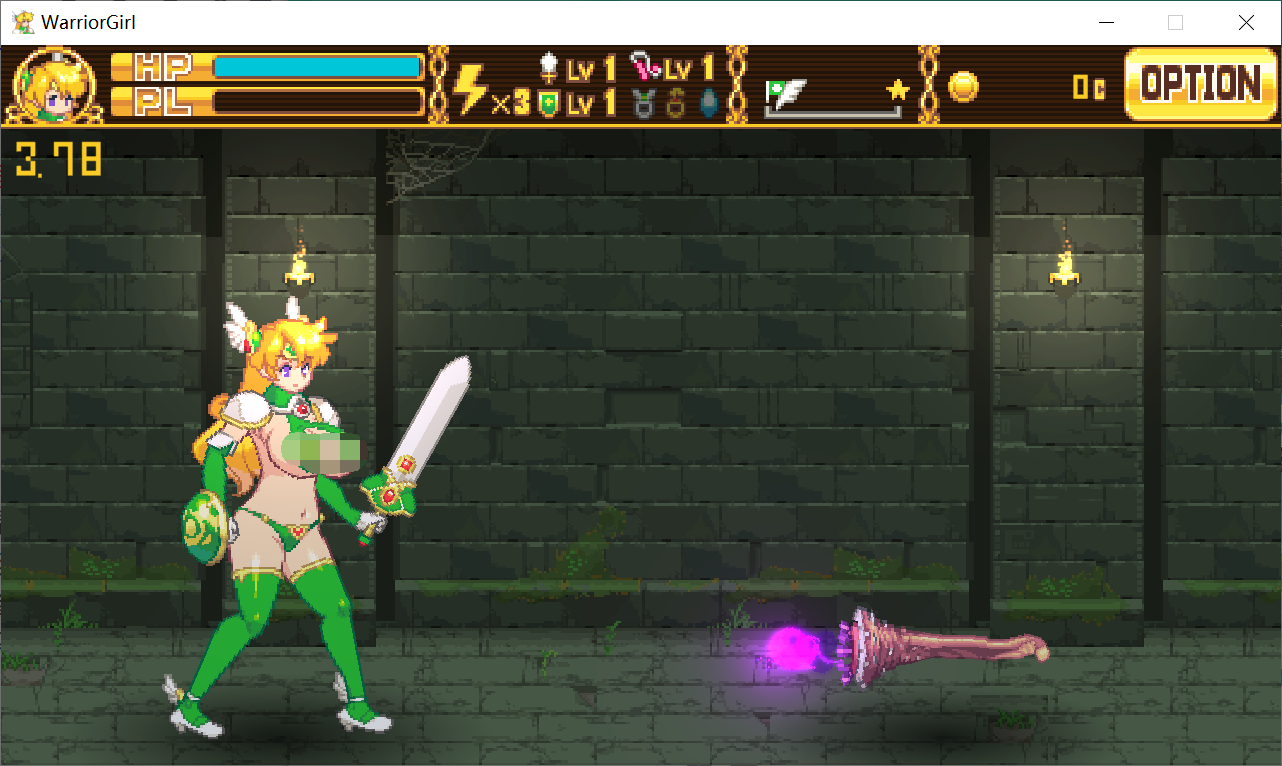Viewport: 1282px width, 766px height.
Task: Click the shield upgrade icon at Lv 1
Action: coord(547,100)
